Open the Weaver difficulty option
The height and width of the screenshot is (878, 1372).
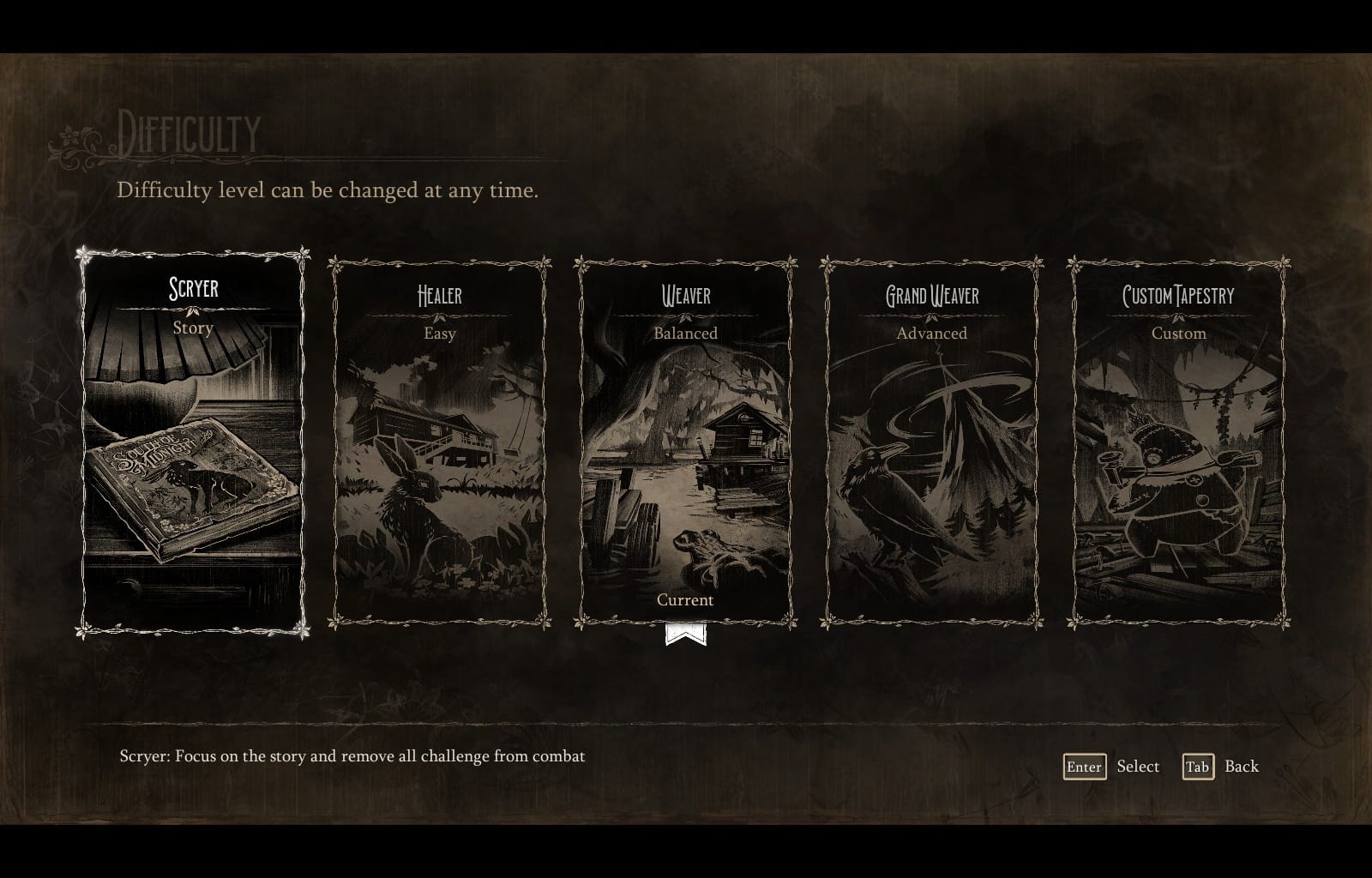pyautogui.click(x=685, y=437)
